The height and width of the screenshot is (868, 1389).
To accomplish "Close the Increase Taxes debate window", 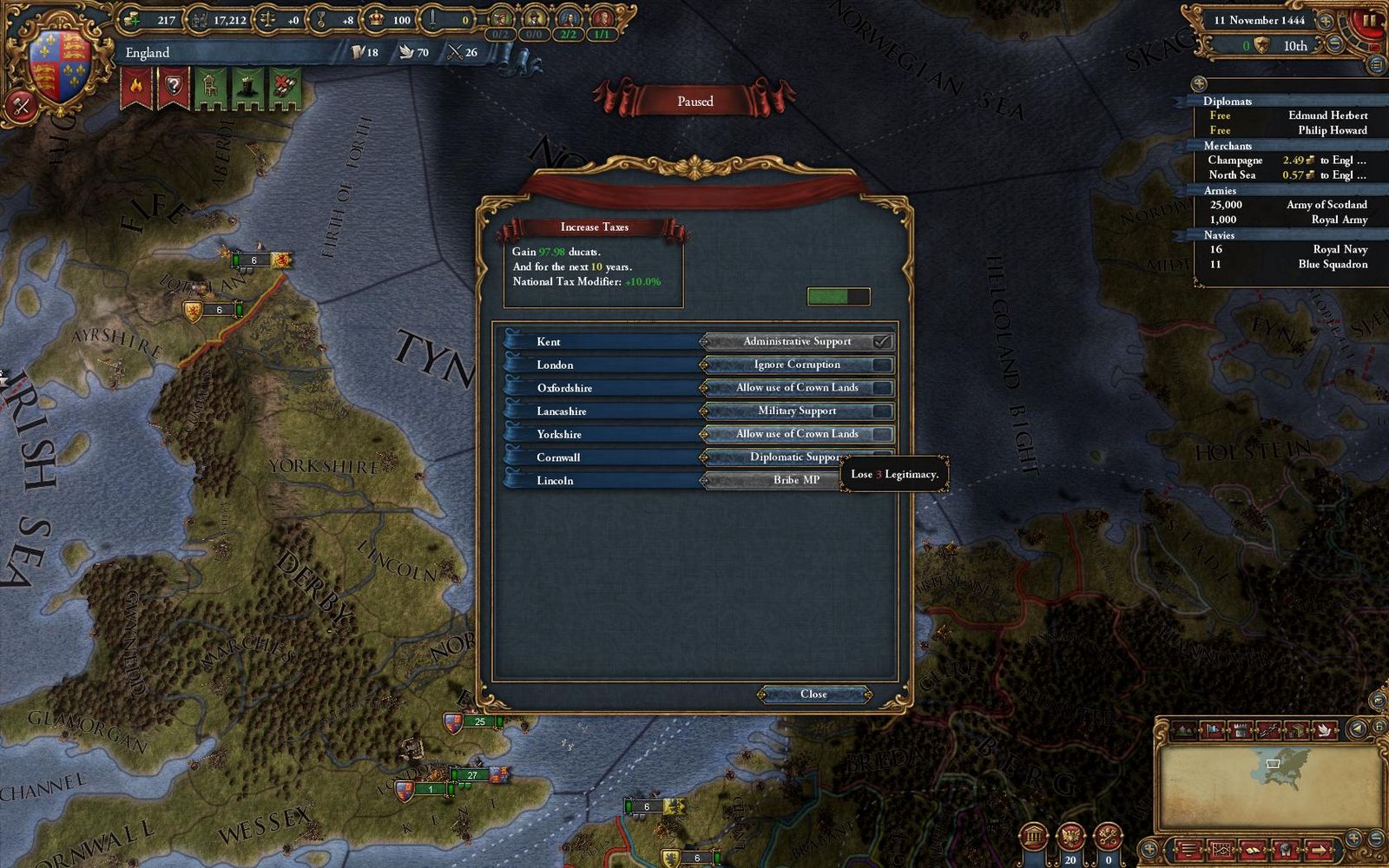I will [813, 694].
